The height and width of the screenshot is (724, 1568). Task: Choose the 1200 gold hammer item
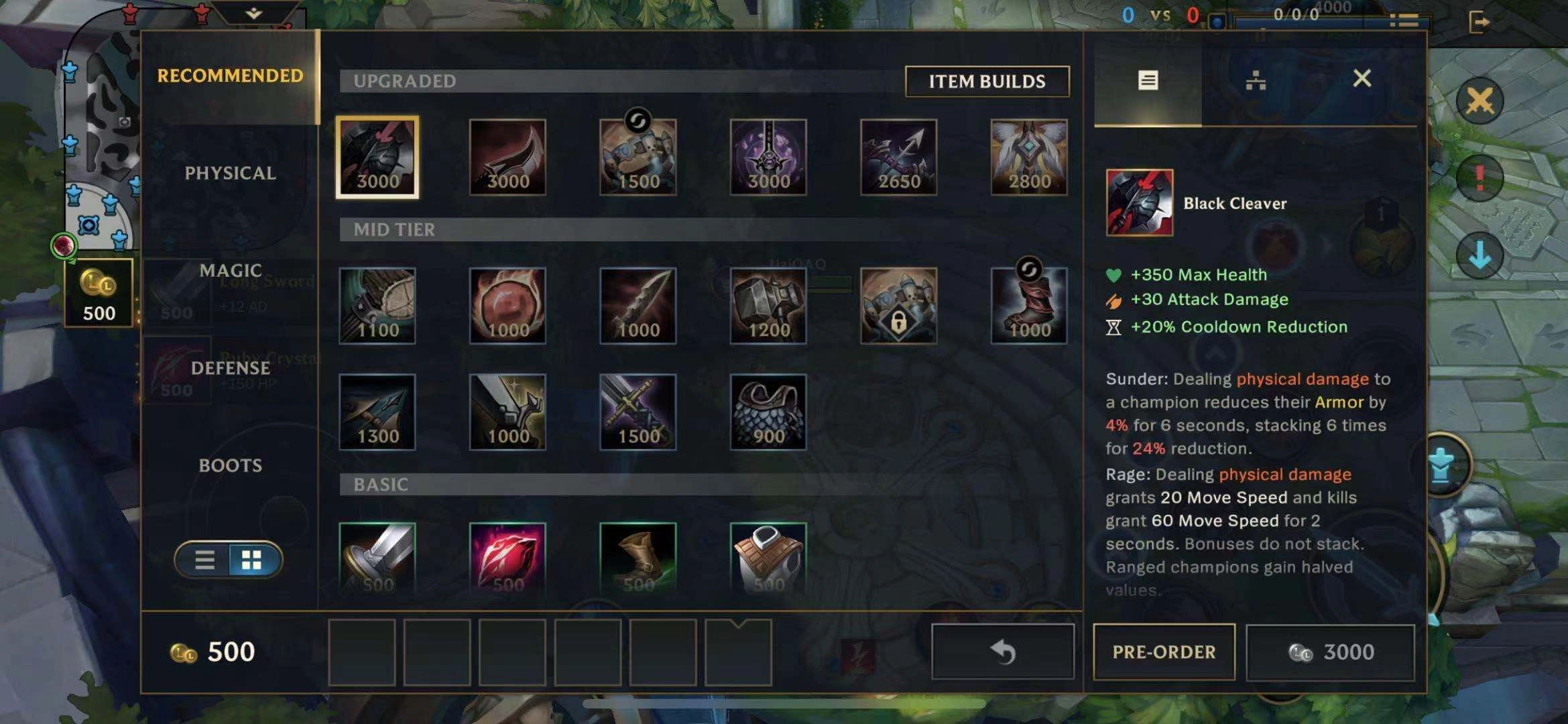tap(768, 306)
